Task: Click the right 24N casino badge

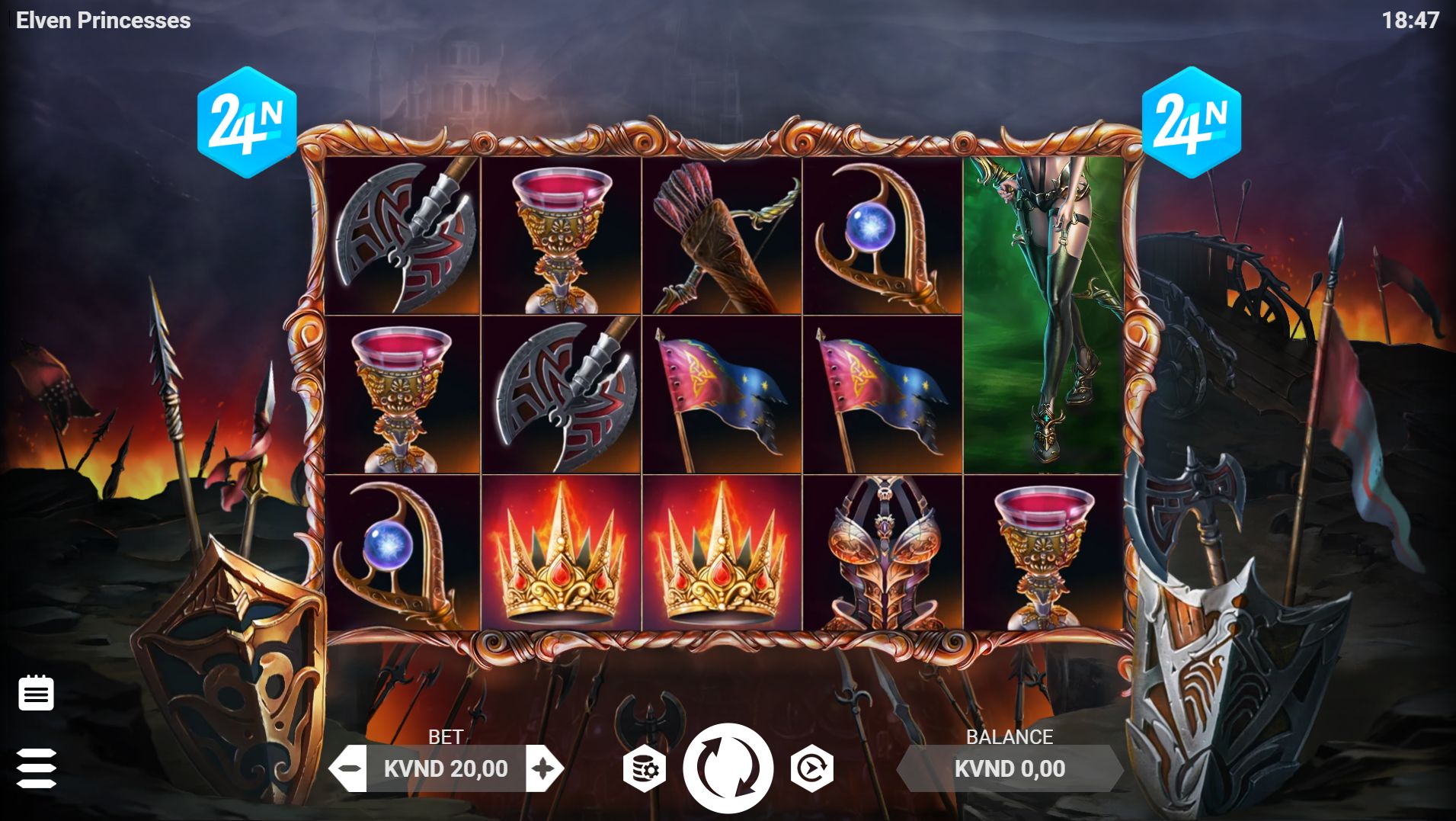Action: tap(1192, 120)
